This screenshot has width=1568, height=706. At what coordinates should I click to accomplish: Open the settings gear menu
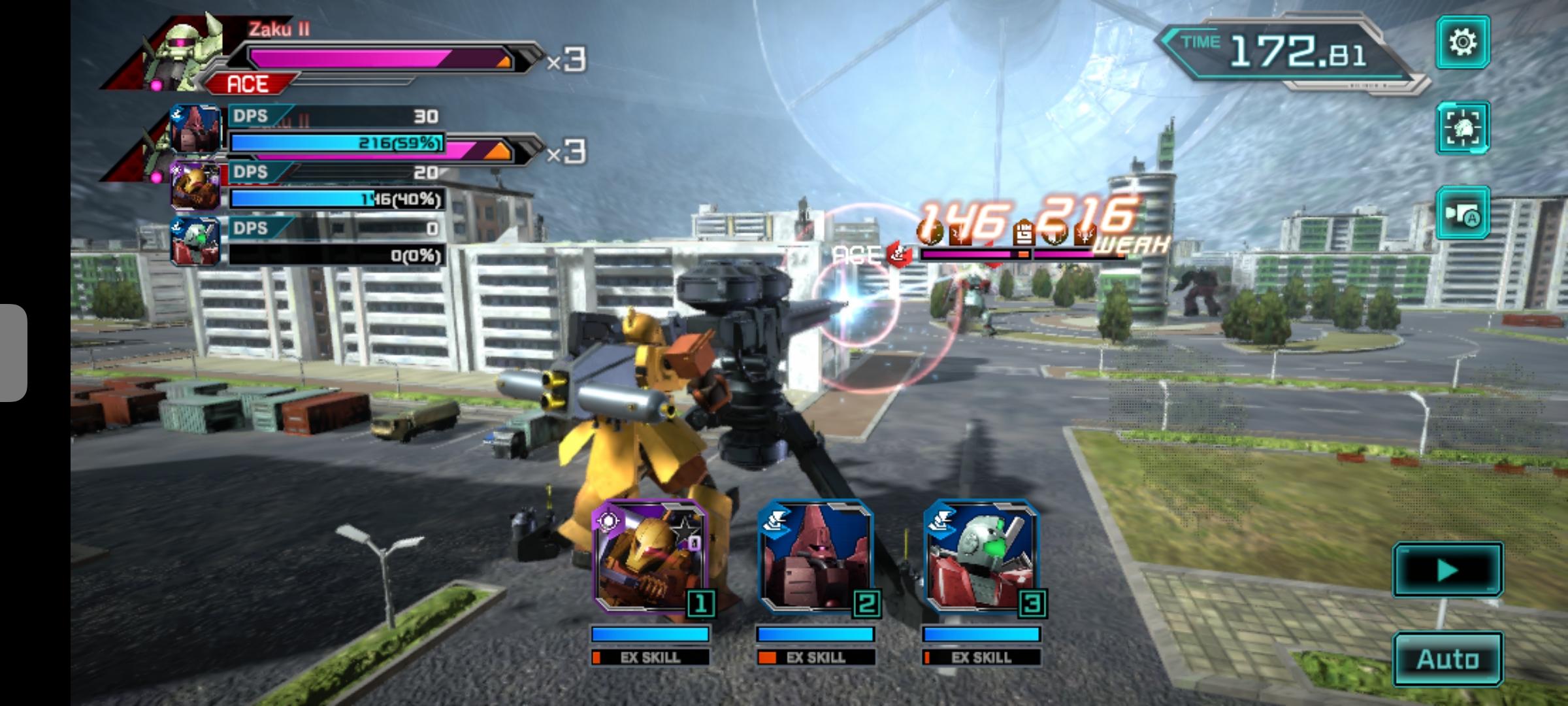coord(1462,43)
